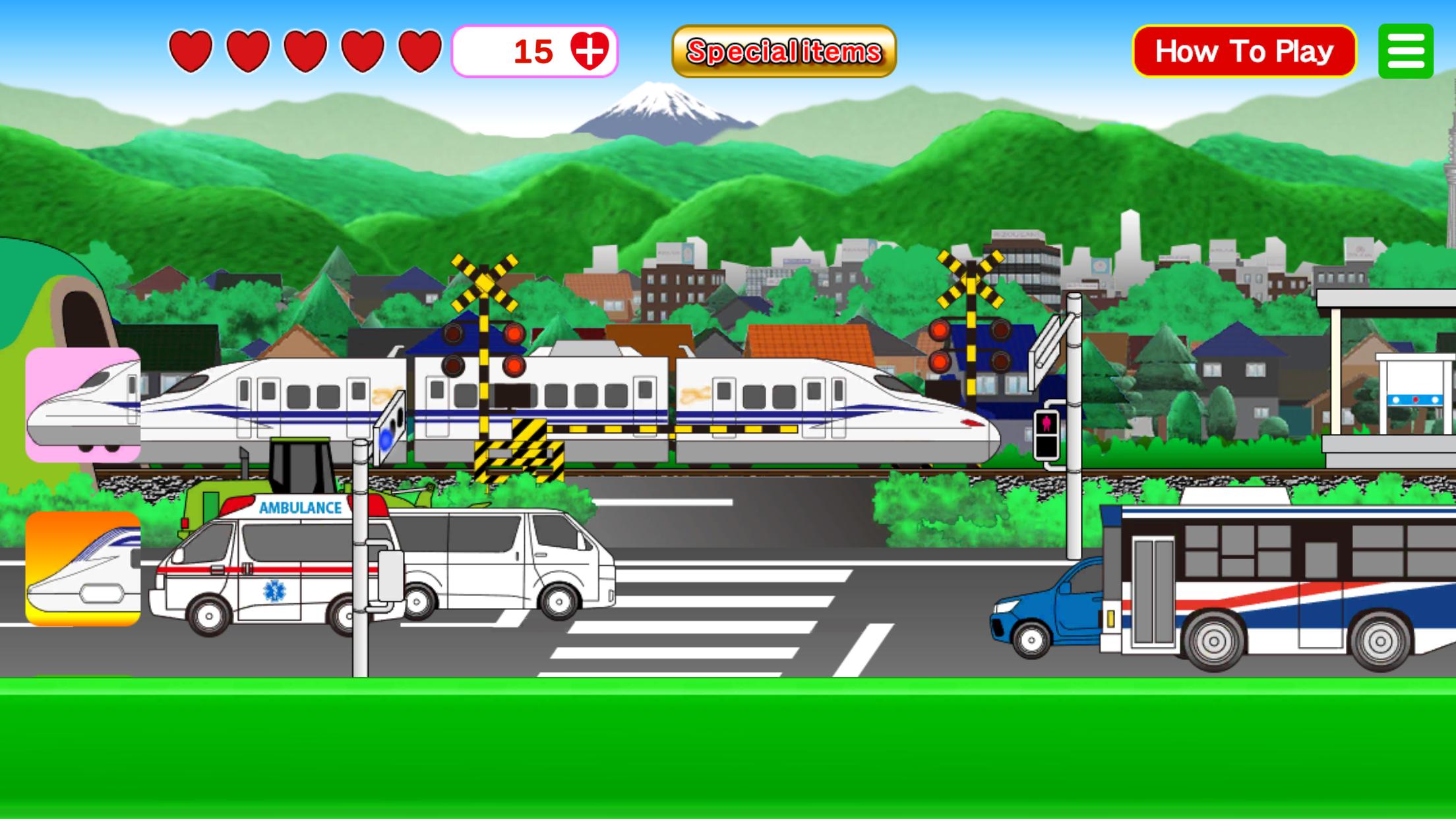The width and height of the screenshot is (1456, 819).
Task: Open the Special items shop
Action: (x=783, y=51)
